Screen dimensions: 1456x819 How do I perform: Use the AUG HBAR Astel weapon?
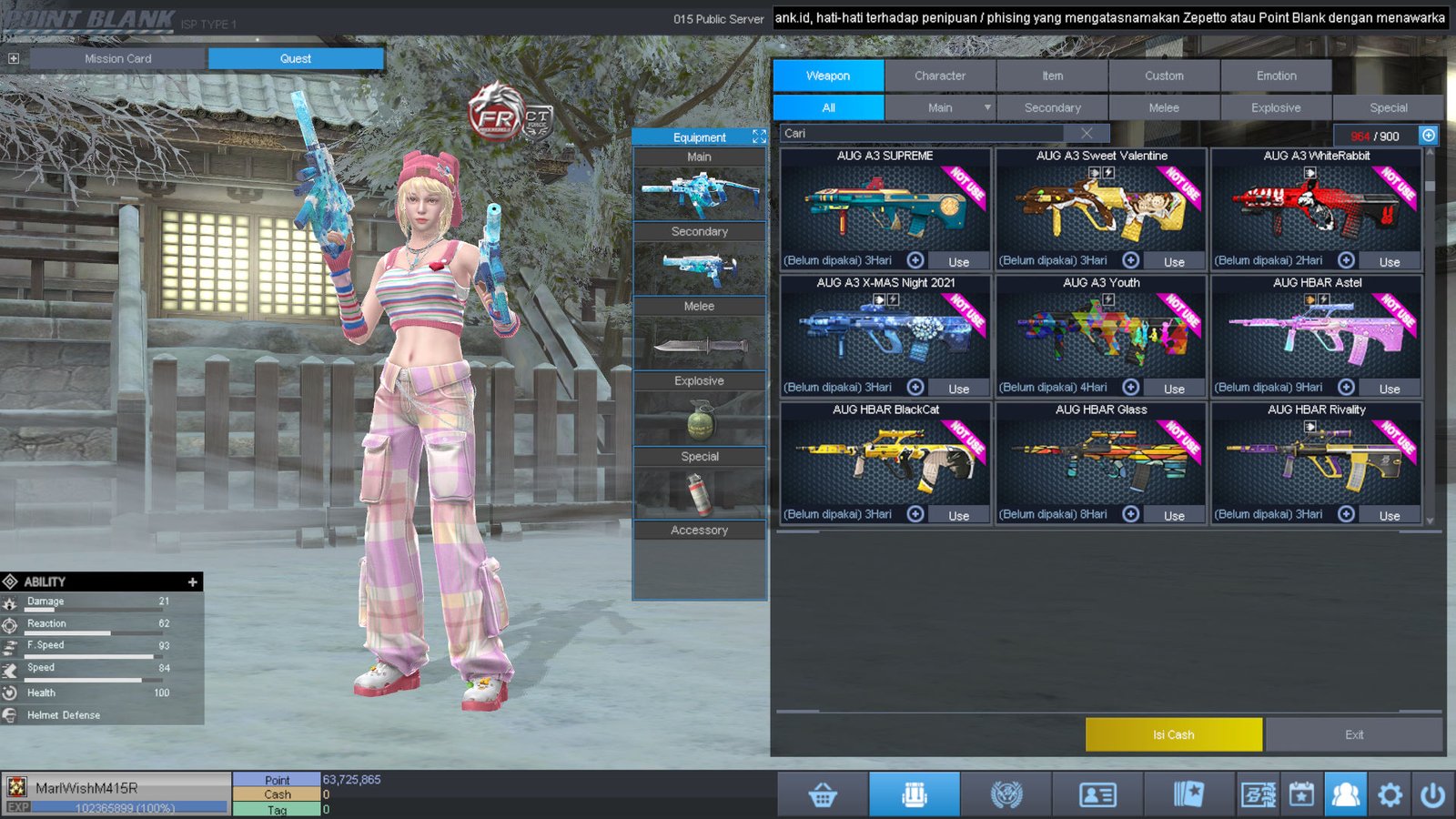[x=1389, y=389]
